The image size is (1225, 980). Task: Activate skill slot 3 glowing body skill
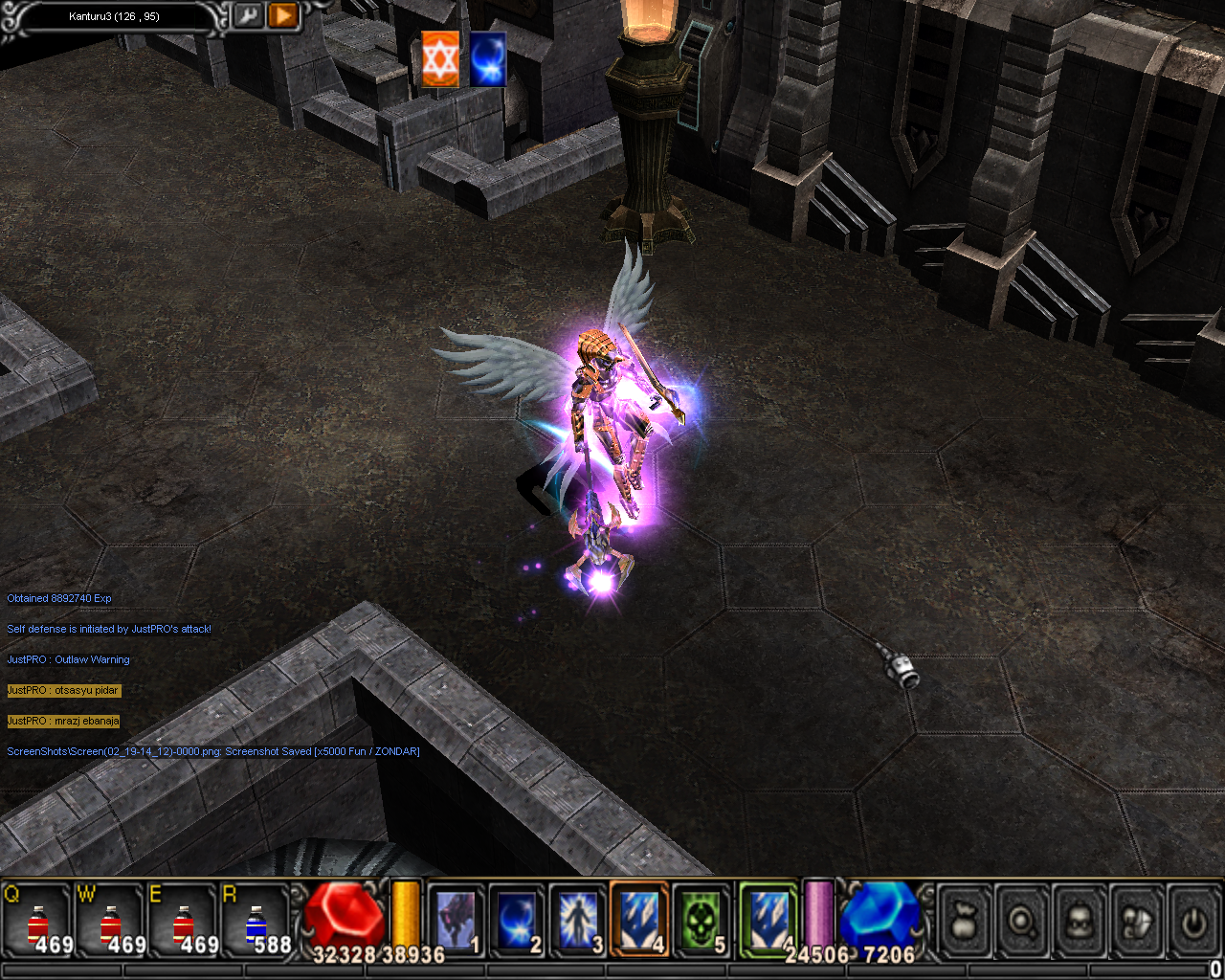(578, 920)
